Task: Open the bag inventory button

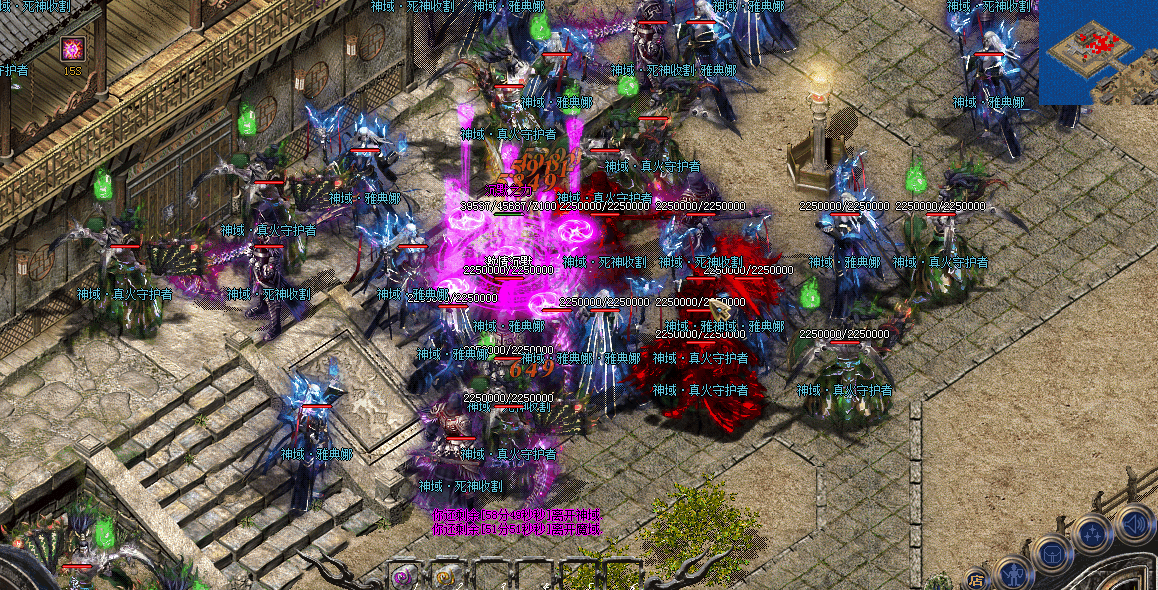Action: click(1051, 554)
